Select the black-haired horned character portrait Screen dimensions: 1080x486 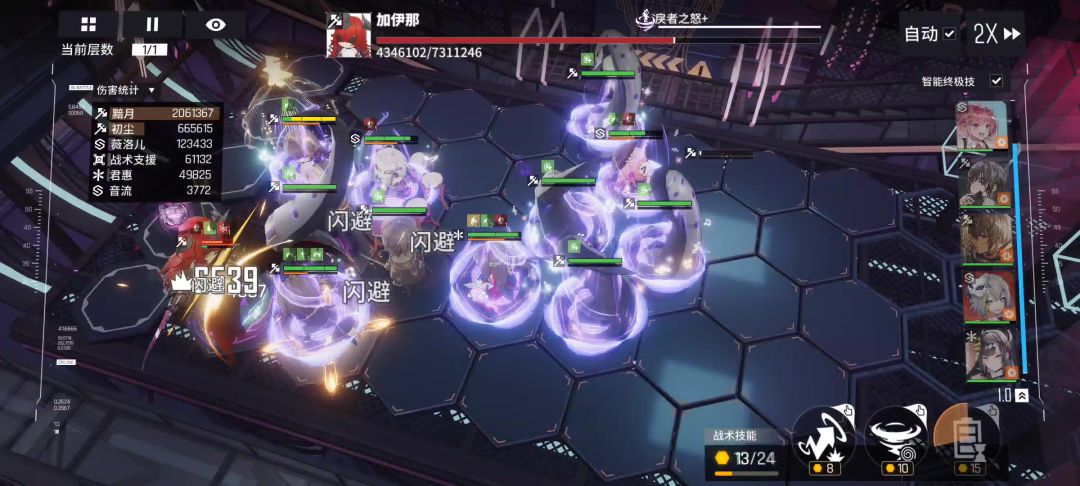pos(986,353)
